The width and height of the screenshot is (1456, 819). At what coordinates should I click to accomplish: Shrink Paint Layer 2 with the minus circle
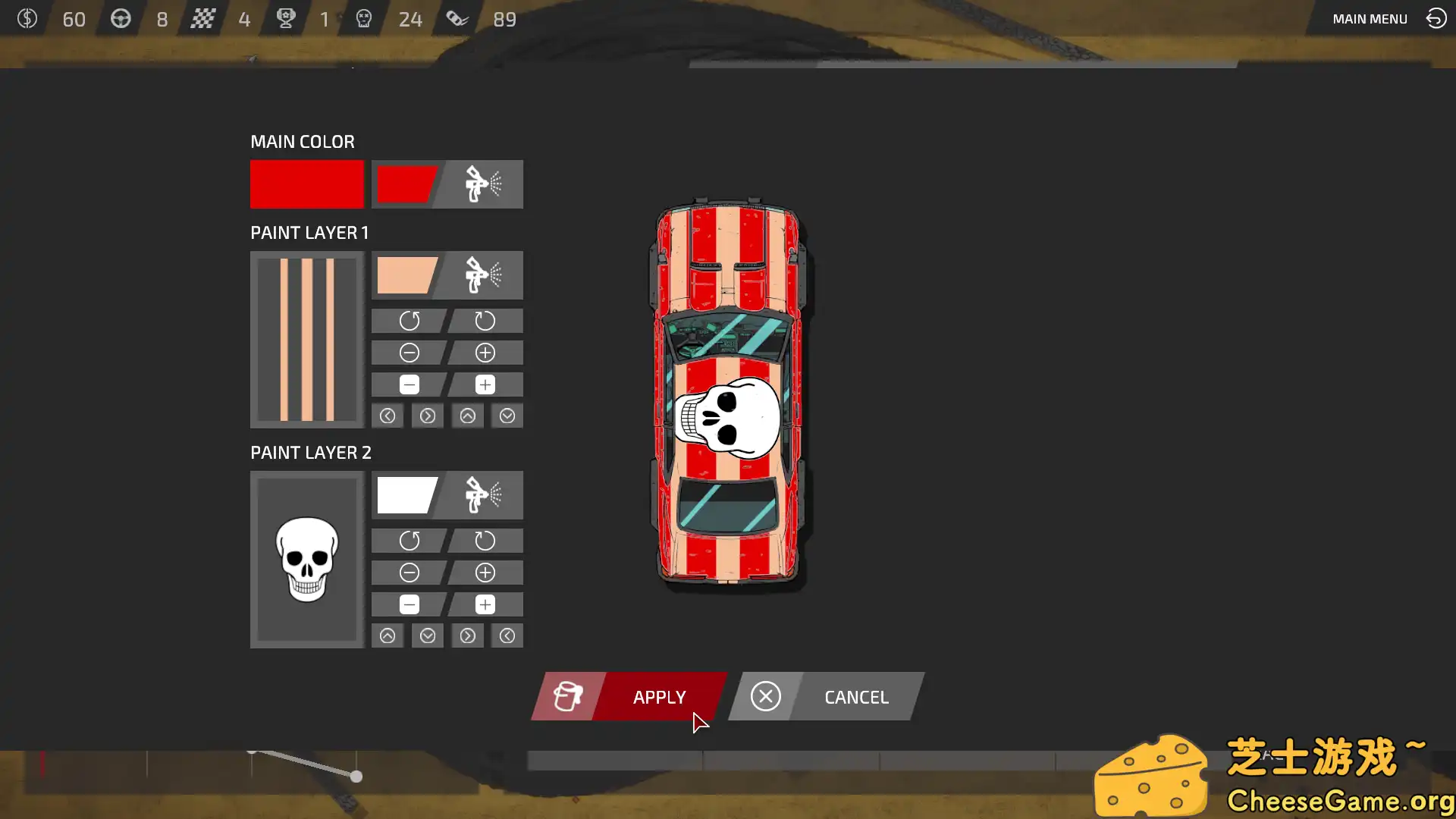click(409, 573)
